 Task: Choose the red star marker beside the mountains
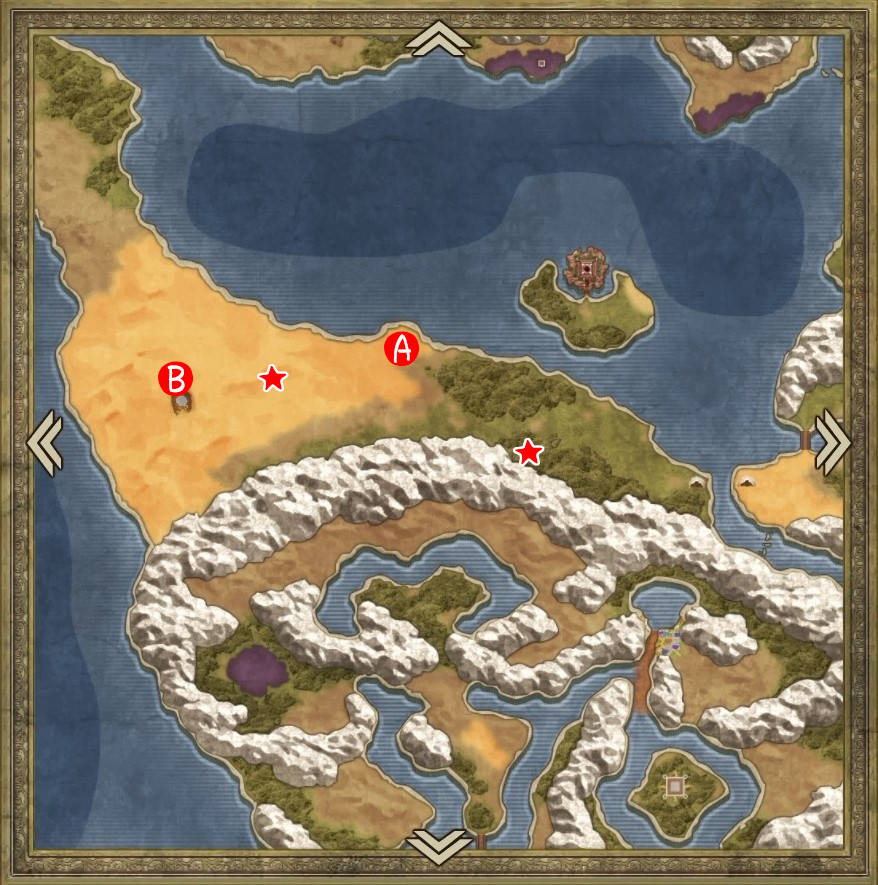point(528,453)
